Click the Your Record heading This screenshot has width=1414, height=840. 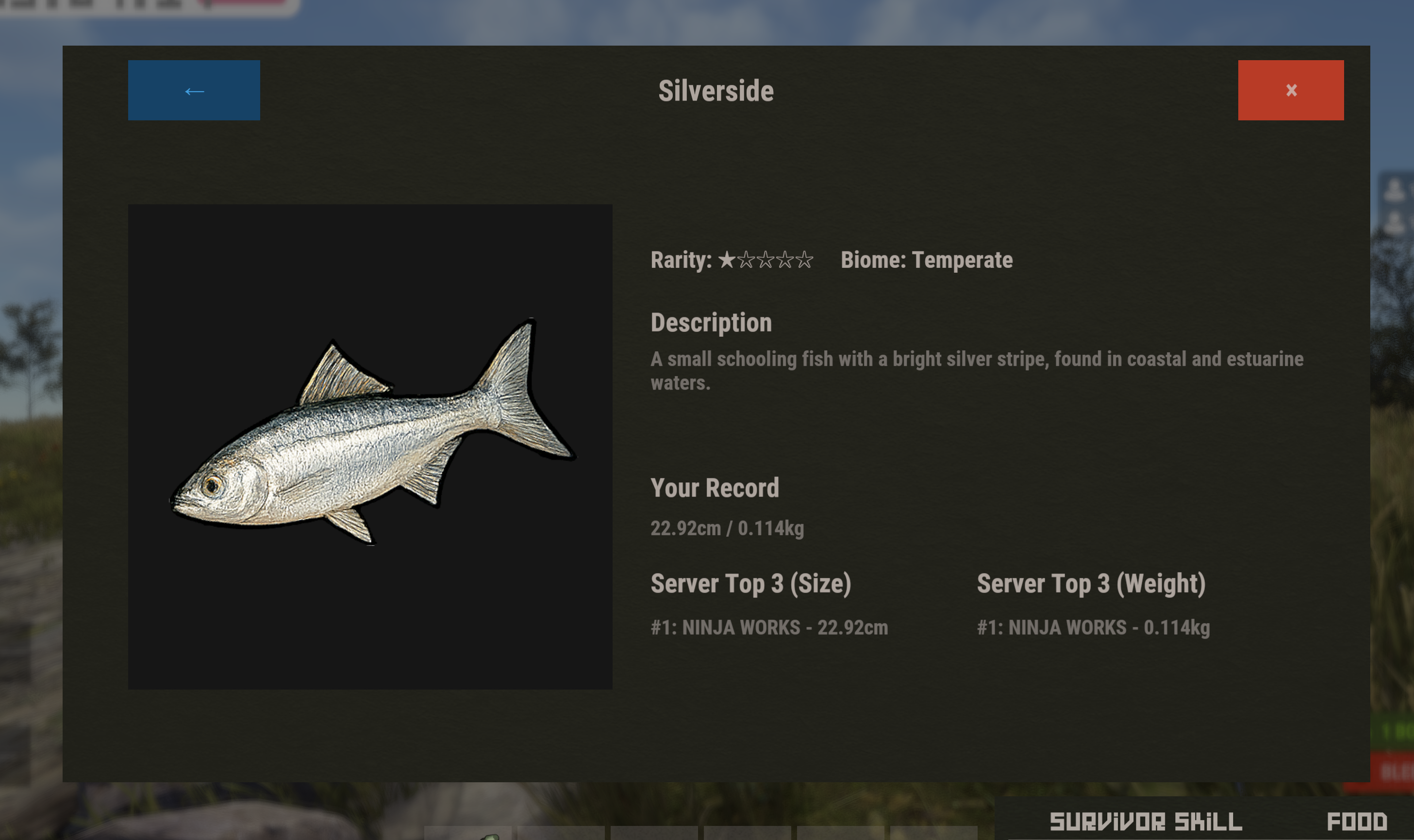point(715,487)
